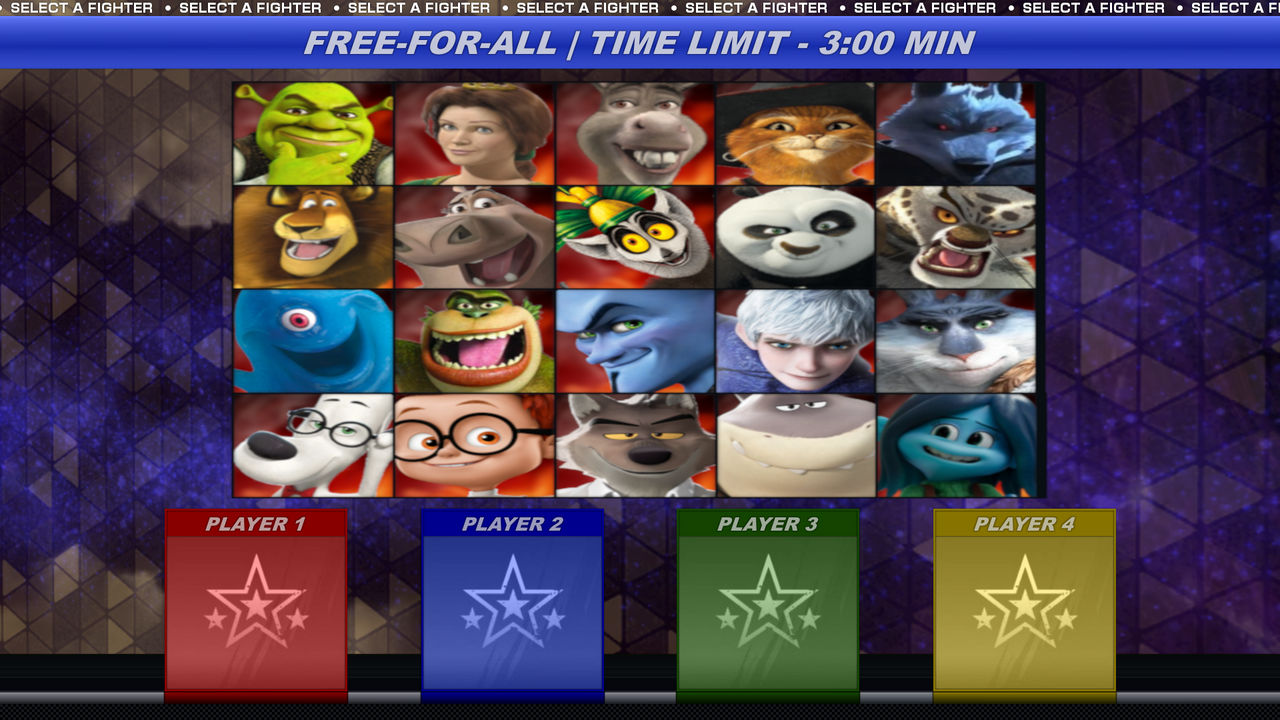Pick Princess Fiona's portrait
The height and width of the screenshot is (720, 1280).
473,132
